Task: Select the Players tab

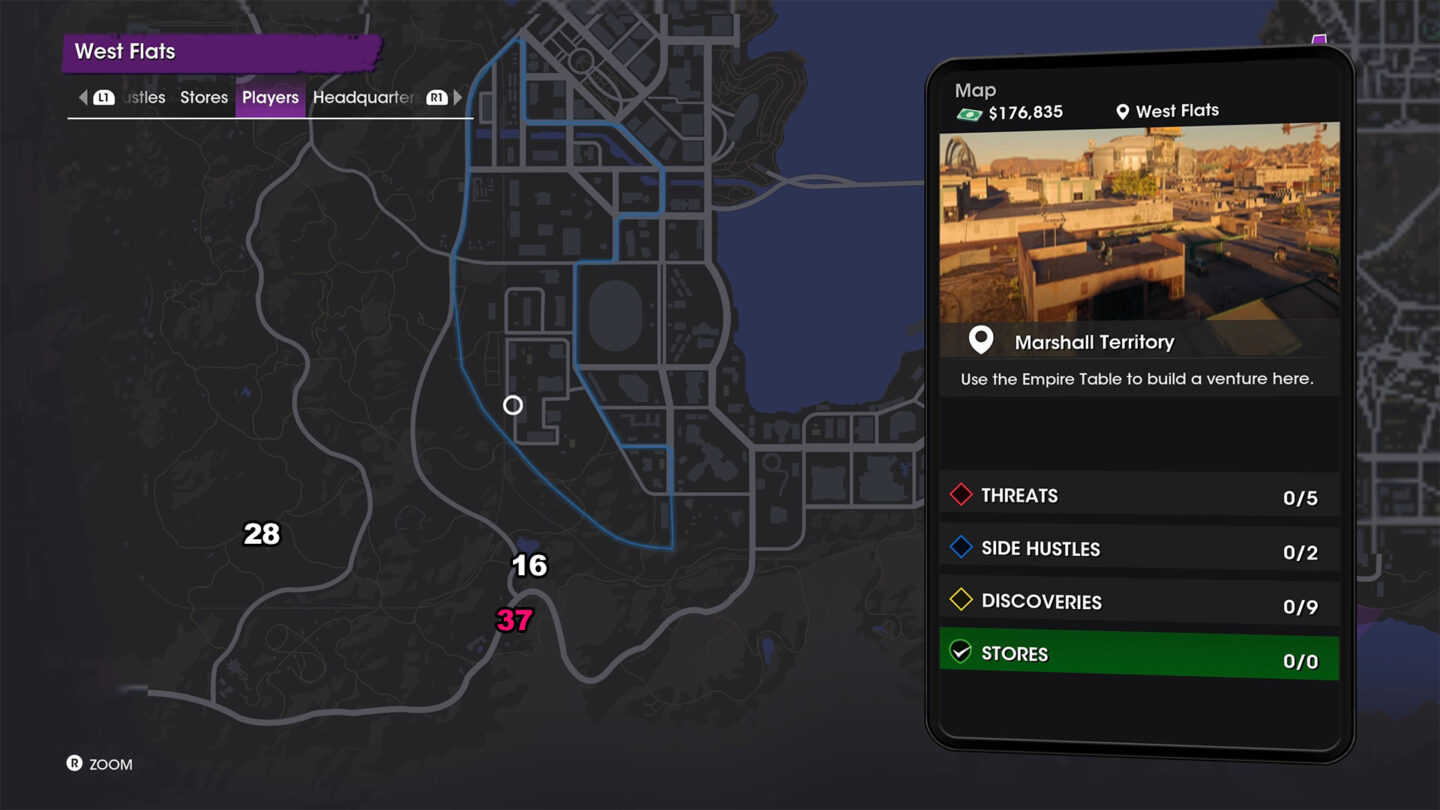Action: (269, 97)
